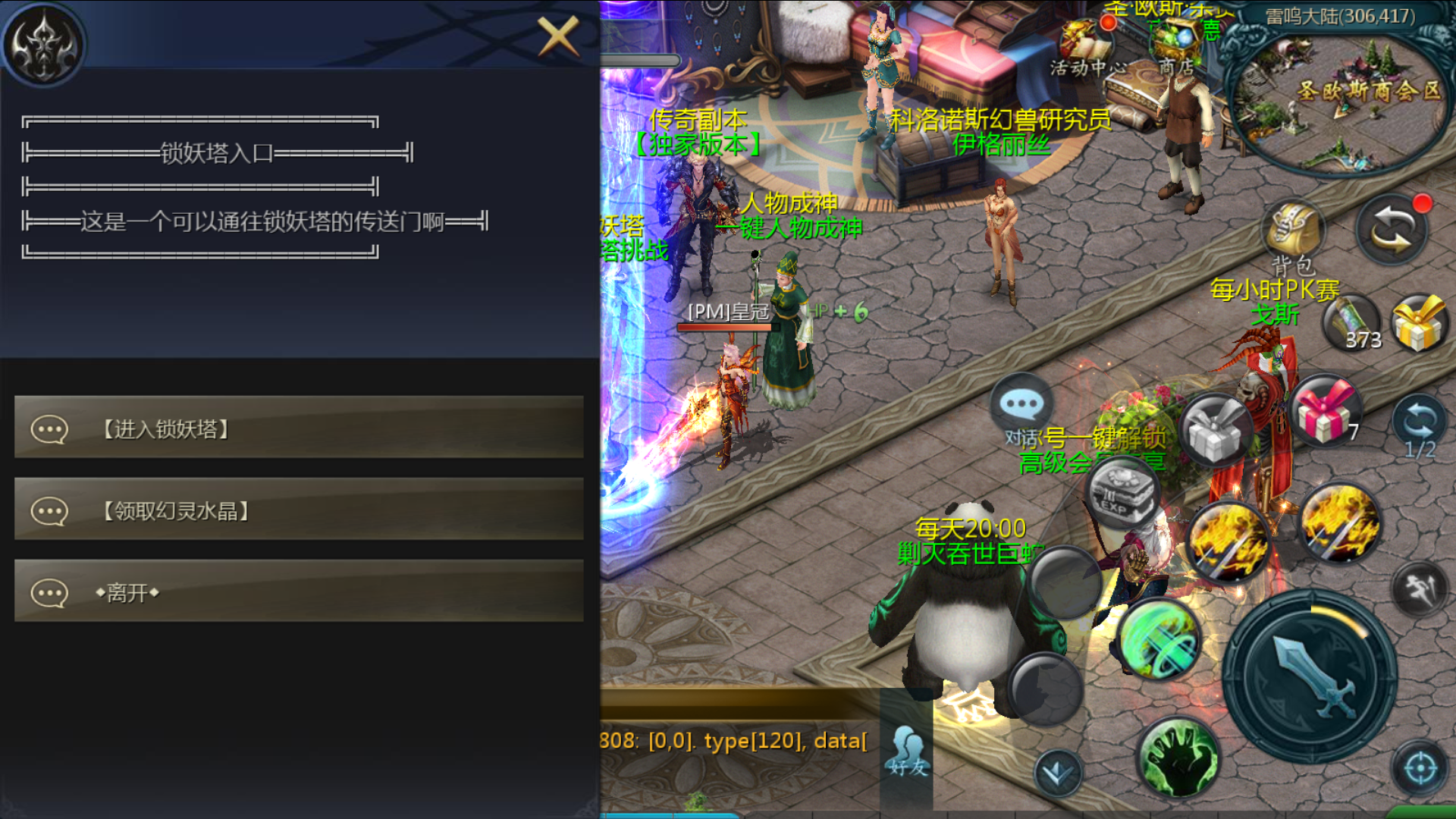This screenshot has width=1456, height=819.
Task: Choose the 【进入锁妖塔】 dialogue option
Action: point(299,428)
